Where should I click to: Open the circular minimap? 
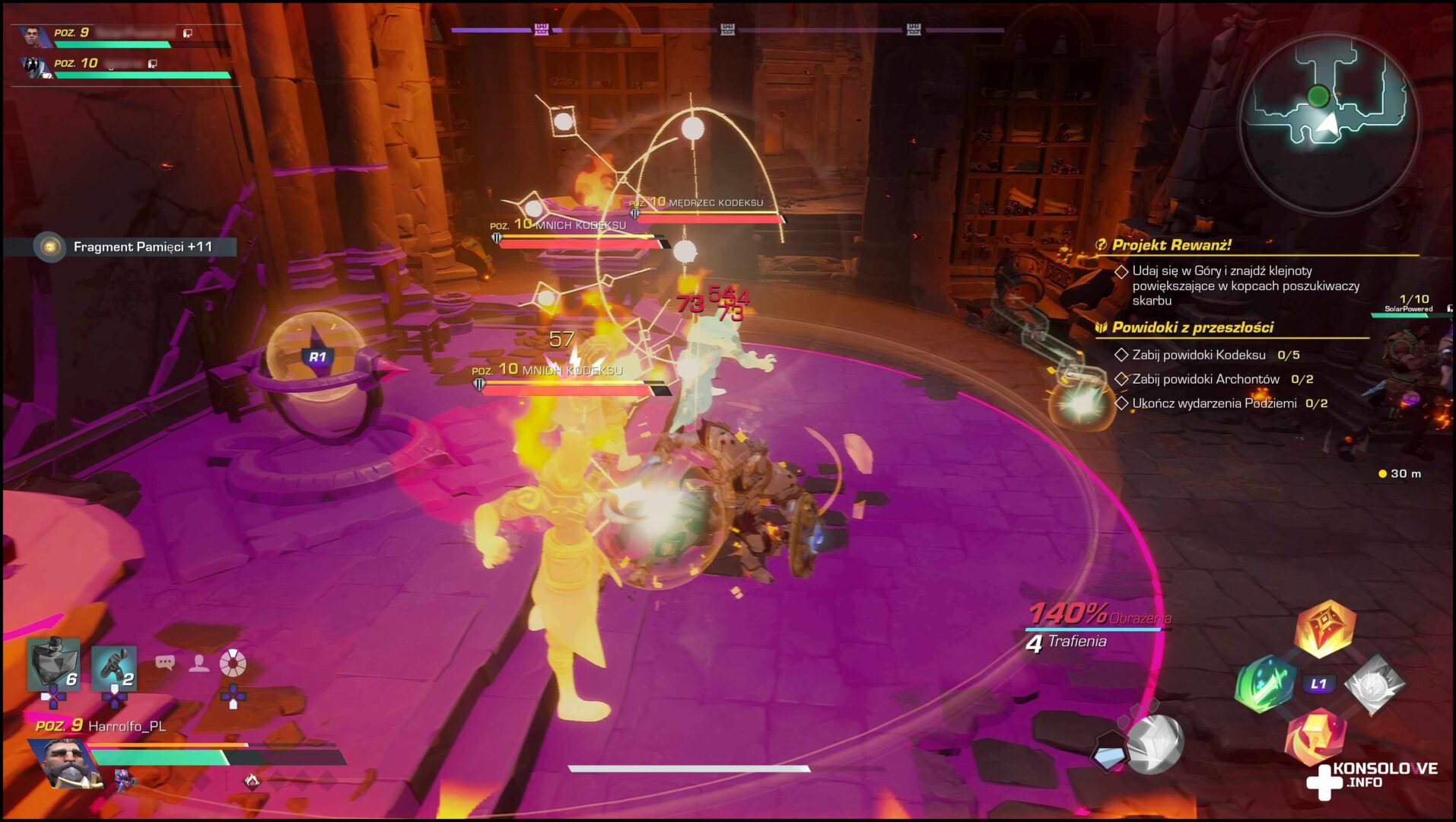click(1328, 123)
